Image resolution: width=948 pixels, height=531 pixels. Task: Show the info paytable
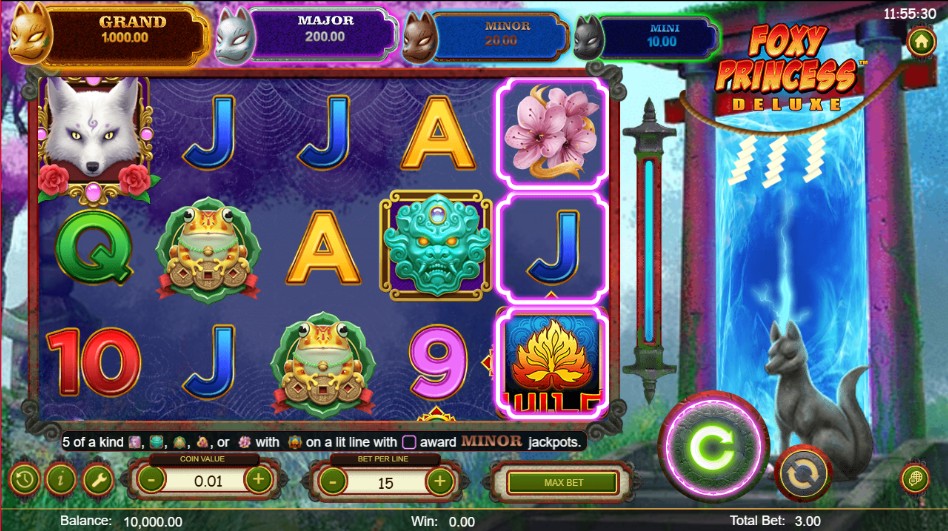[x=61, y=480]
